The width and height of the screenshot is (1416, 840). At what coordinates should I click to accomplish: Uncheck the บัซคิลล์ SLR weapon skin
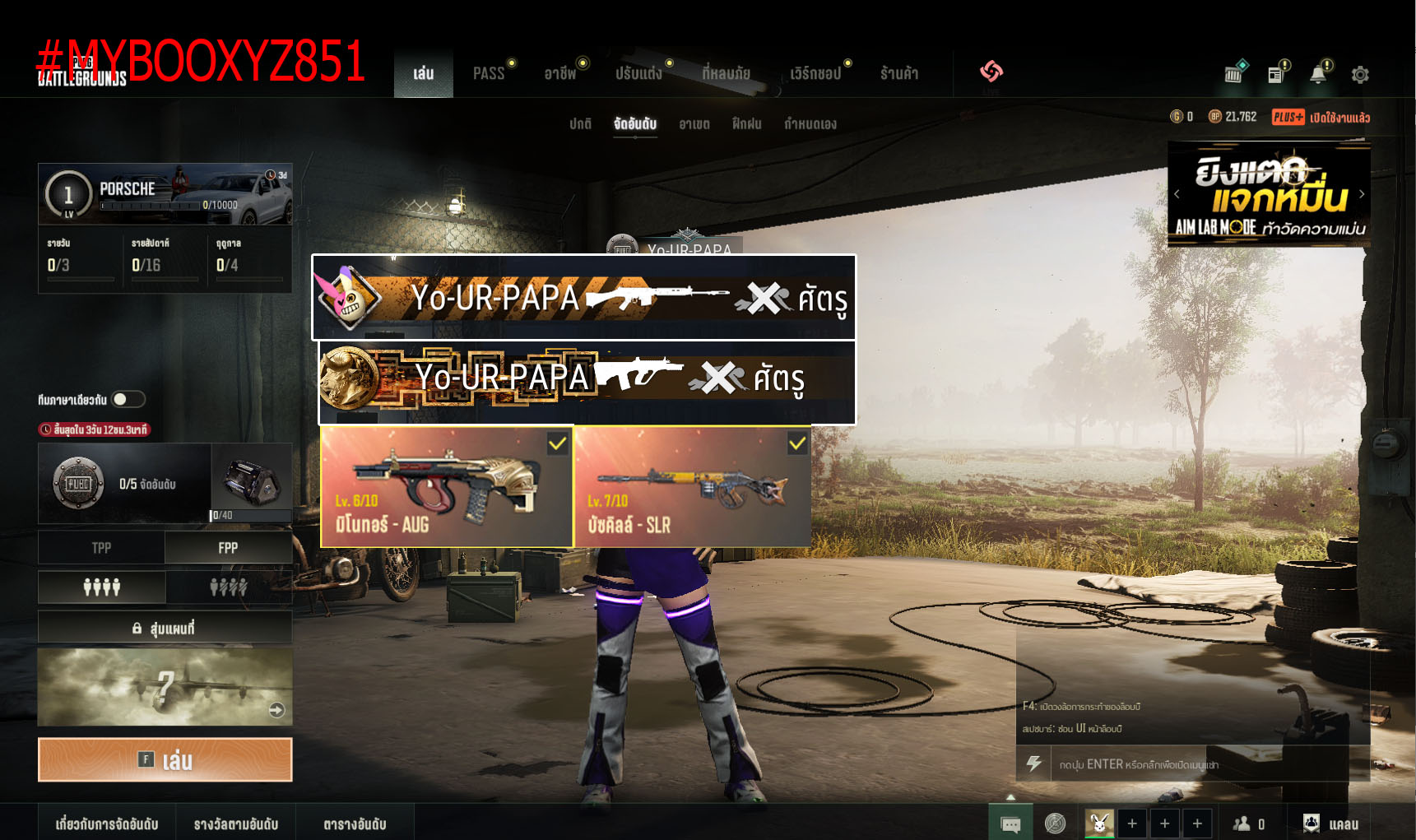pos(796,443)
